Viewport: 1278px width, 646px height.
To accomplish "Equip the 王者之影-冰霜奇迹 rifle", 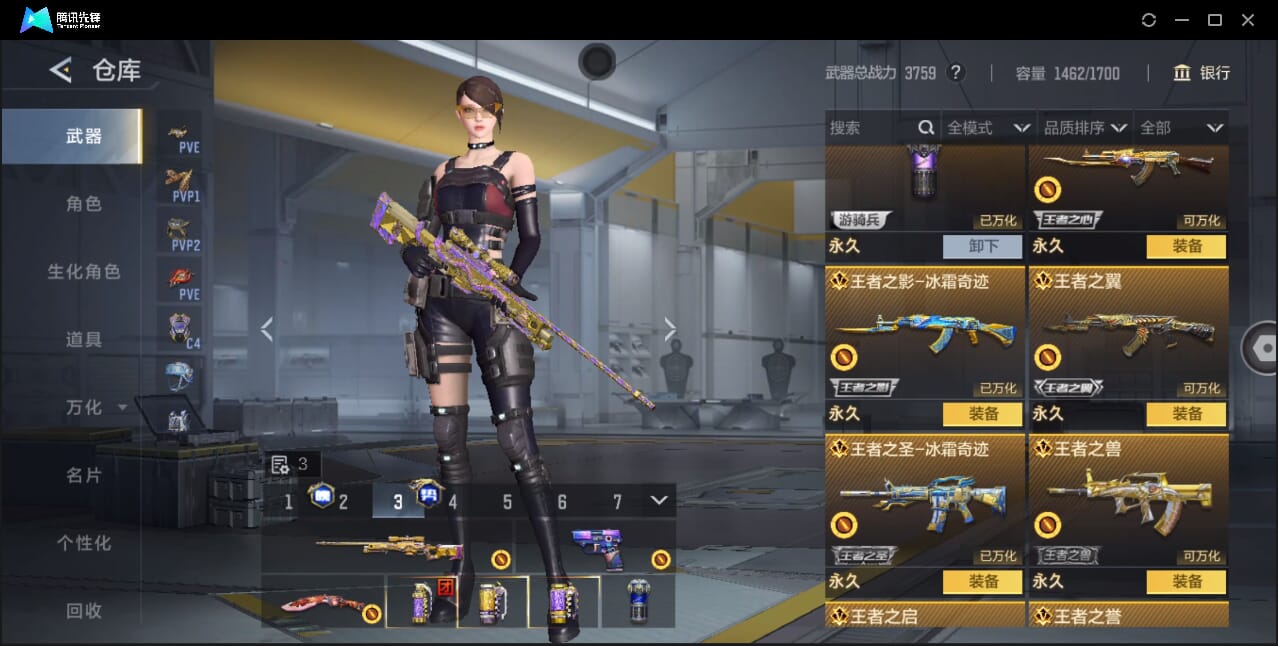I will (982, 414).
